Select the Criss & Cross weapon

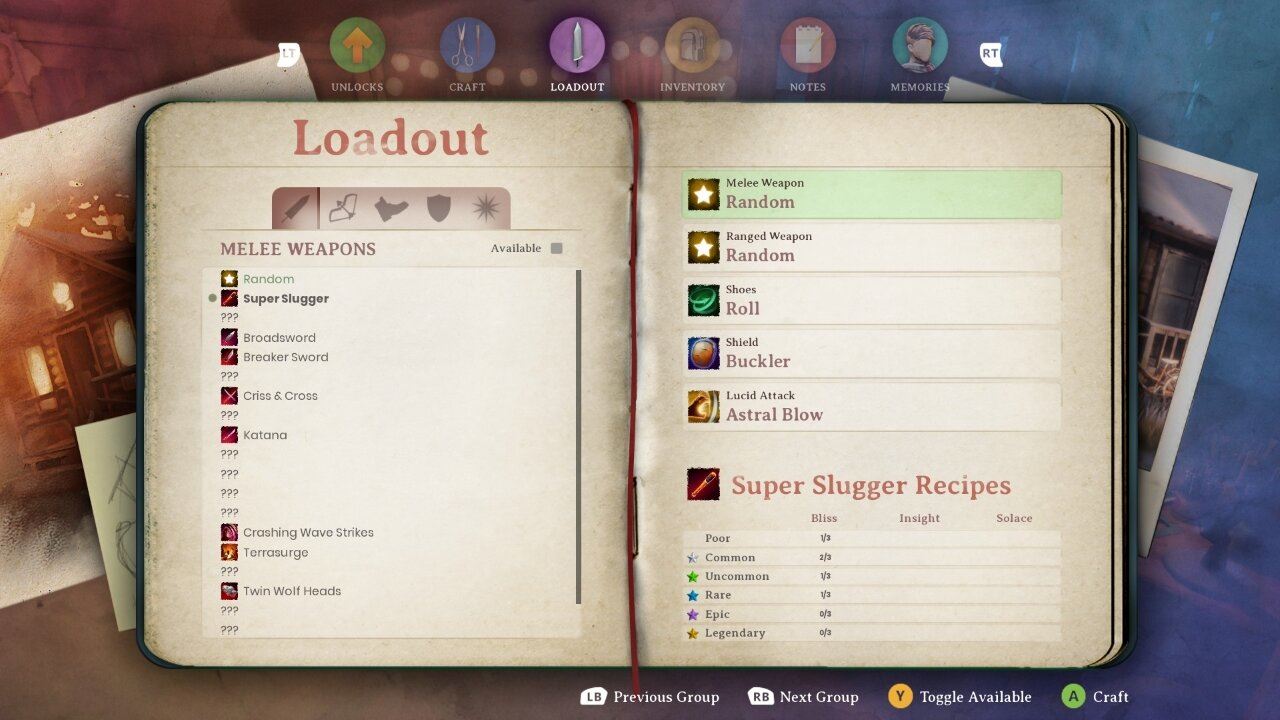coord(280,396)
